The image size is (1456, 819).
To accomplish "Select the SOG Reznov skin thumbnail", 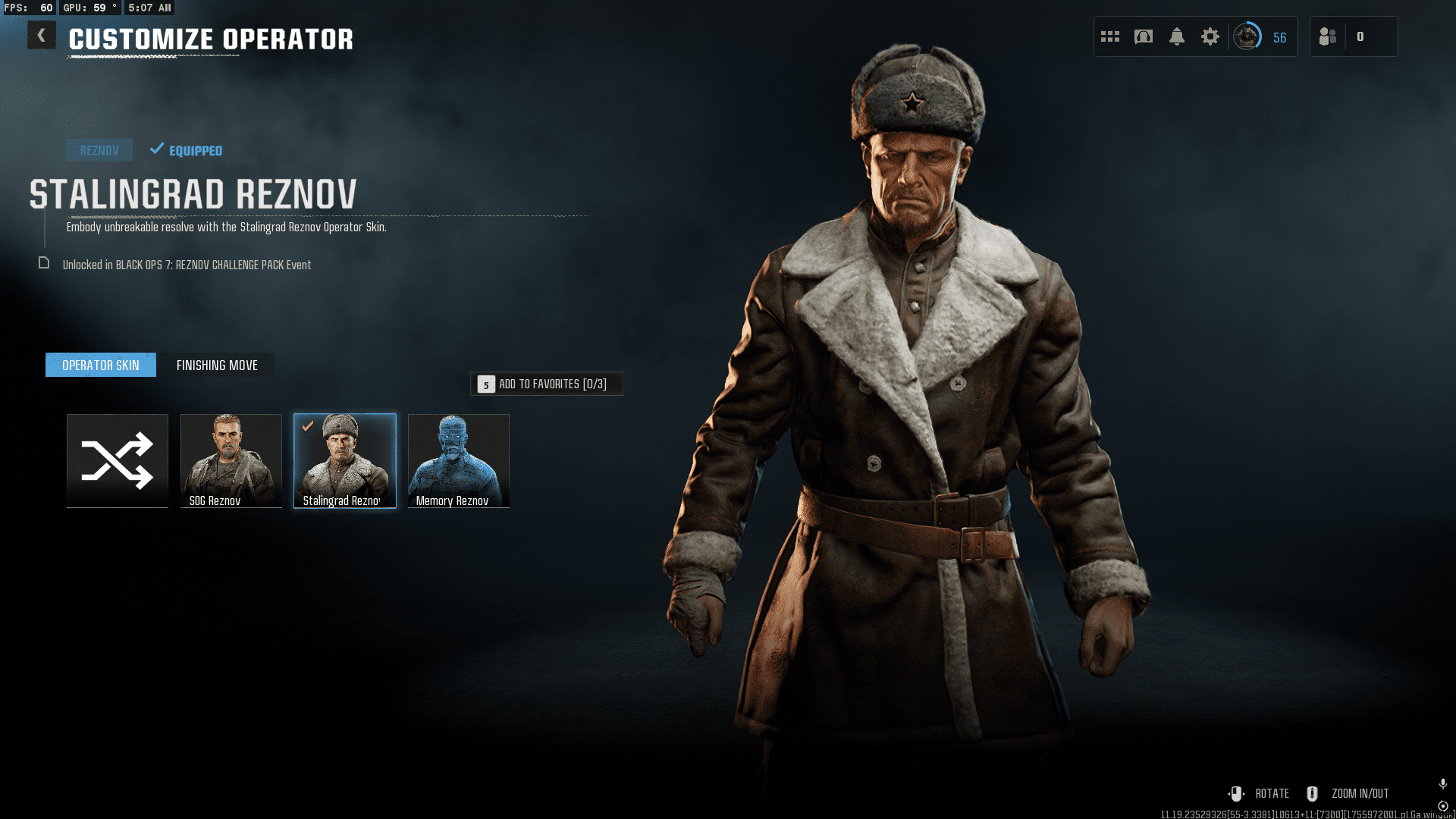I will pyautogui.click(x=231, y=460).
